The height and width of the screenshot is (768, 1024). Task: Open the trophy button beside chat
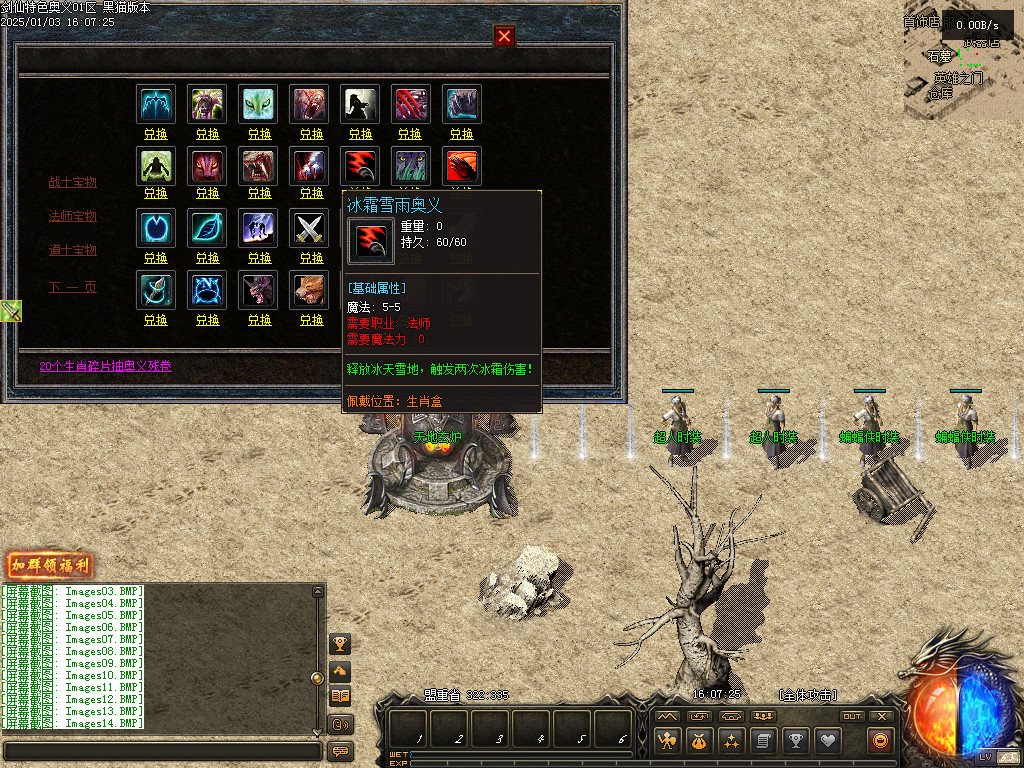click(x=341, y=644)
